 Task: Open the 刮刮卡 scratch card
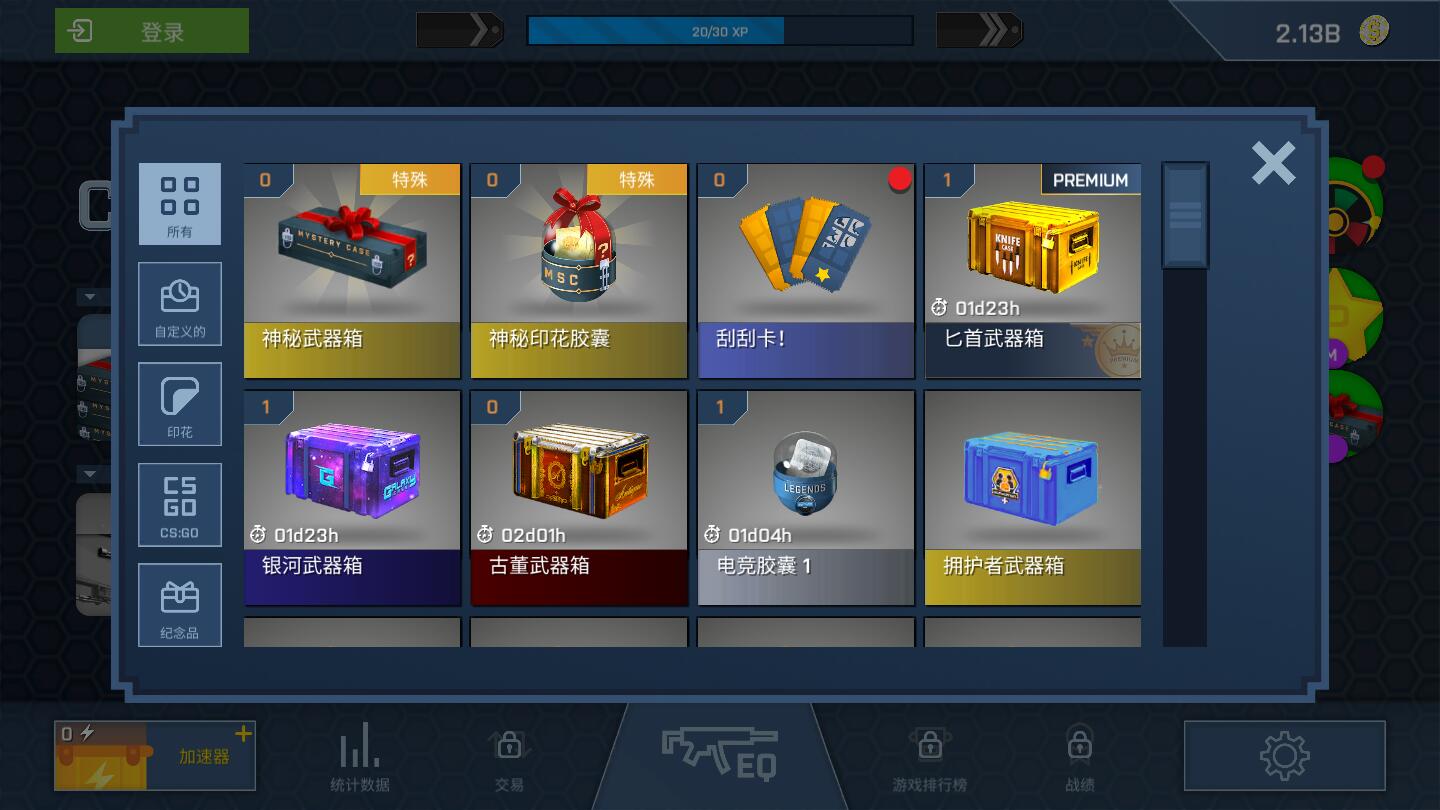(806, 270)
